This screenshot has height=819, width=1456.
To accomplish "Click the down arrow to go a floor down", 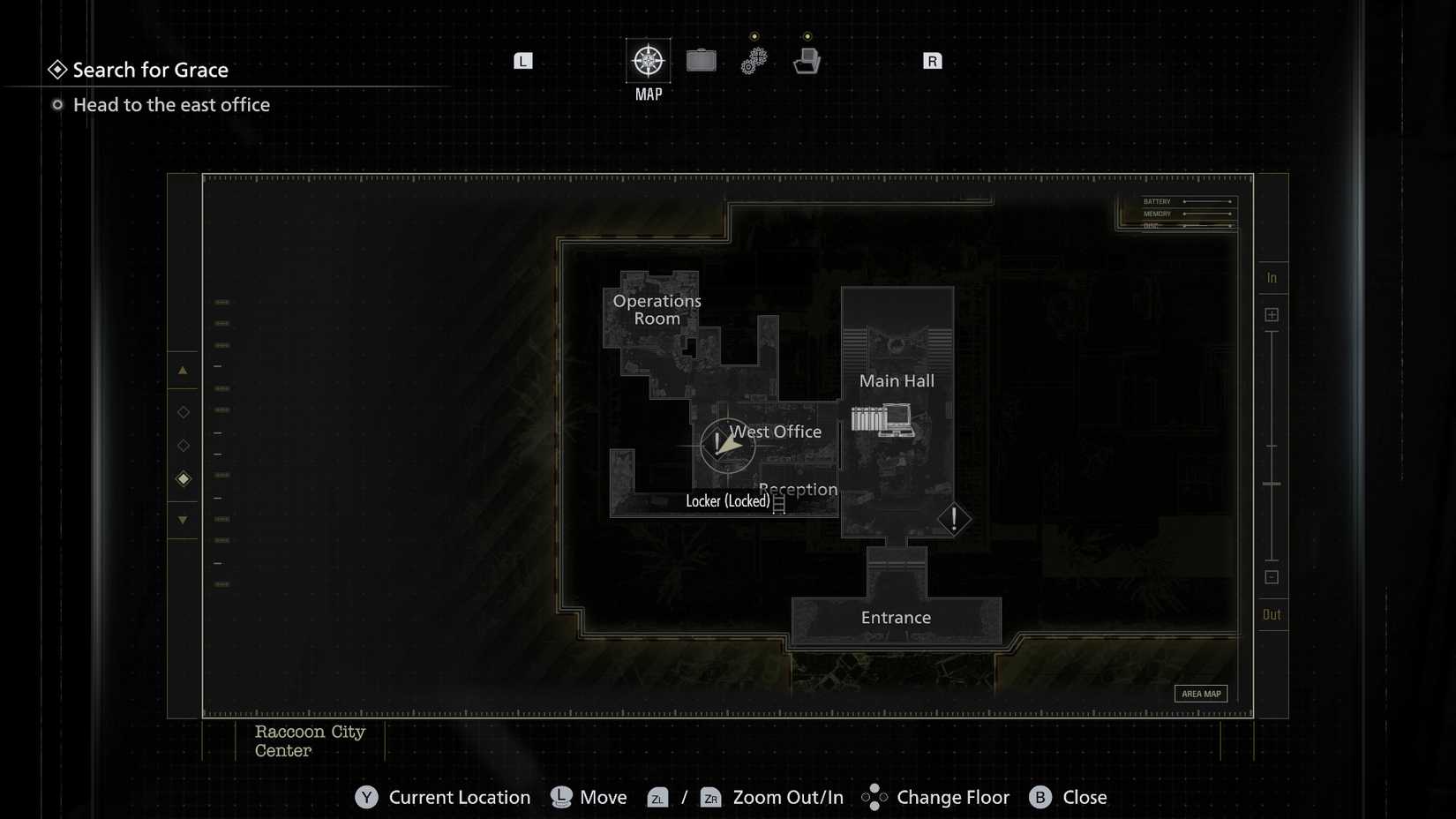I will tap(183, 521).
